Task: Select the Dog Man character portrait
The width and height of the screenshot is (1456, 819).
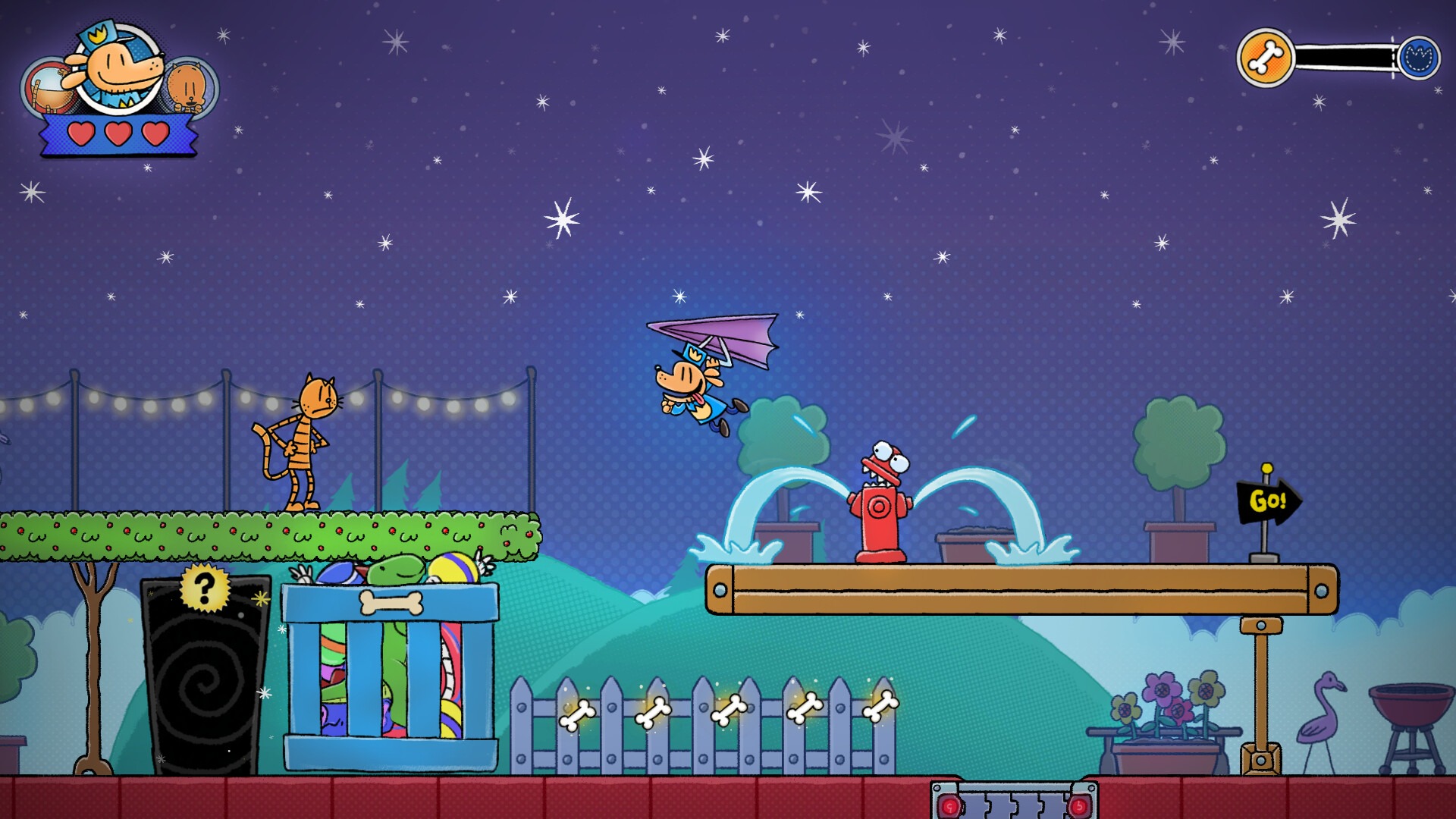Action: [119, 68]
